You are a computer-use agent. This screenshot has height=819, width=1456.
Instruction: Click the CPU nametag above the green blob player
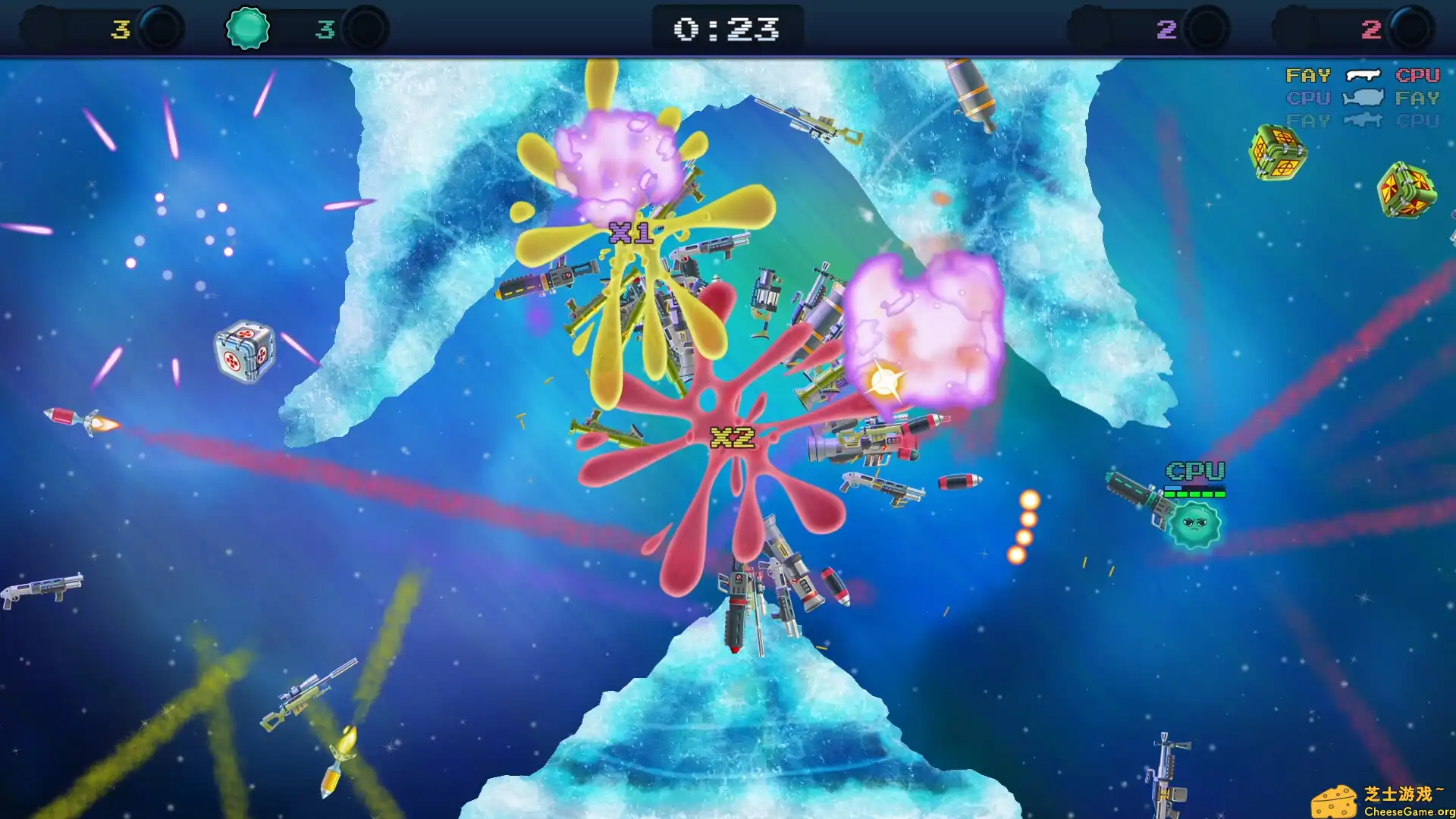1197,471
